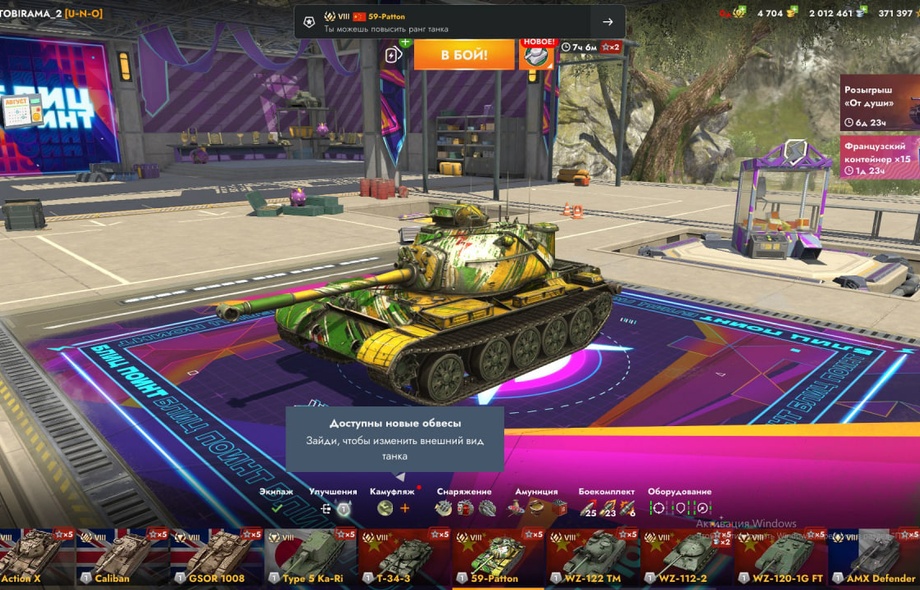Screen dimensions: 920x590
Task: Start battle with the В БОЙ! button
Action: click(463, 55)
